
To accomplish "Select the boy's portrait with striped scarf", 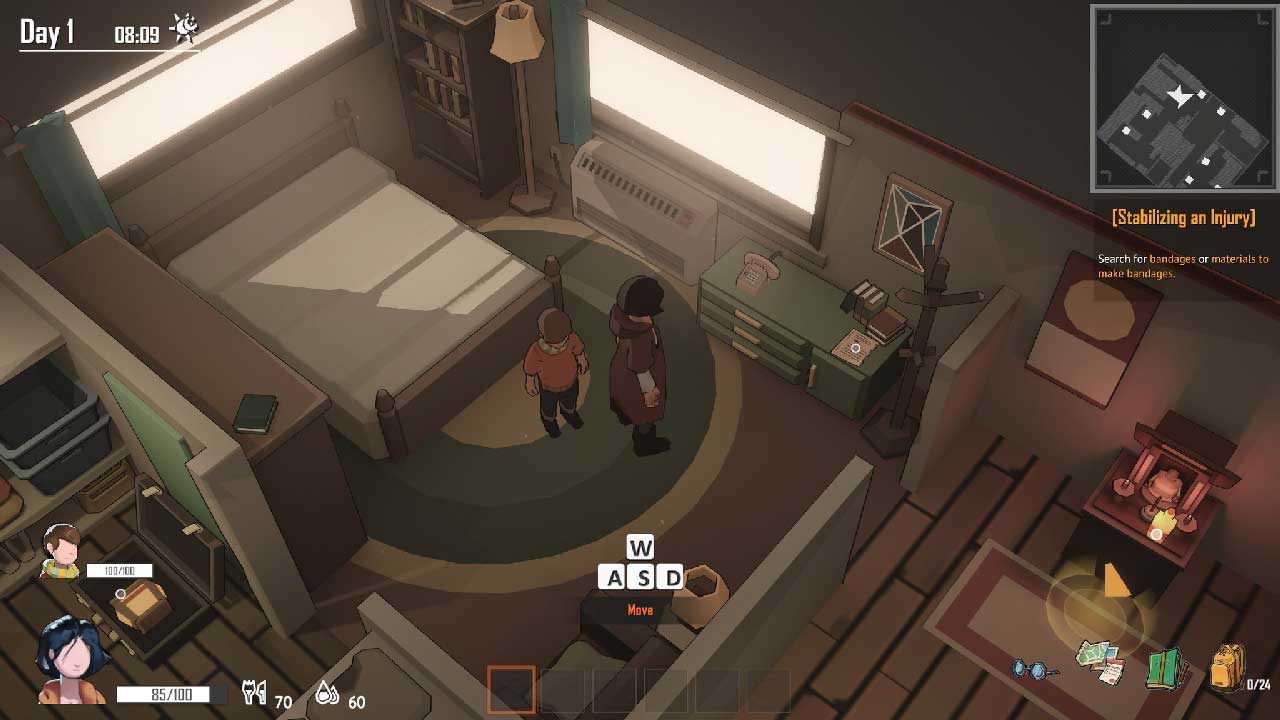I will [x=62, y=551].
